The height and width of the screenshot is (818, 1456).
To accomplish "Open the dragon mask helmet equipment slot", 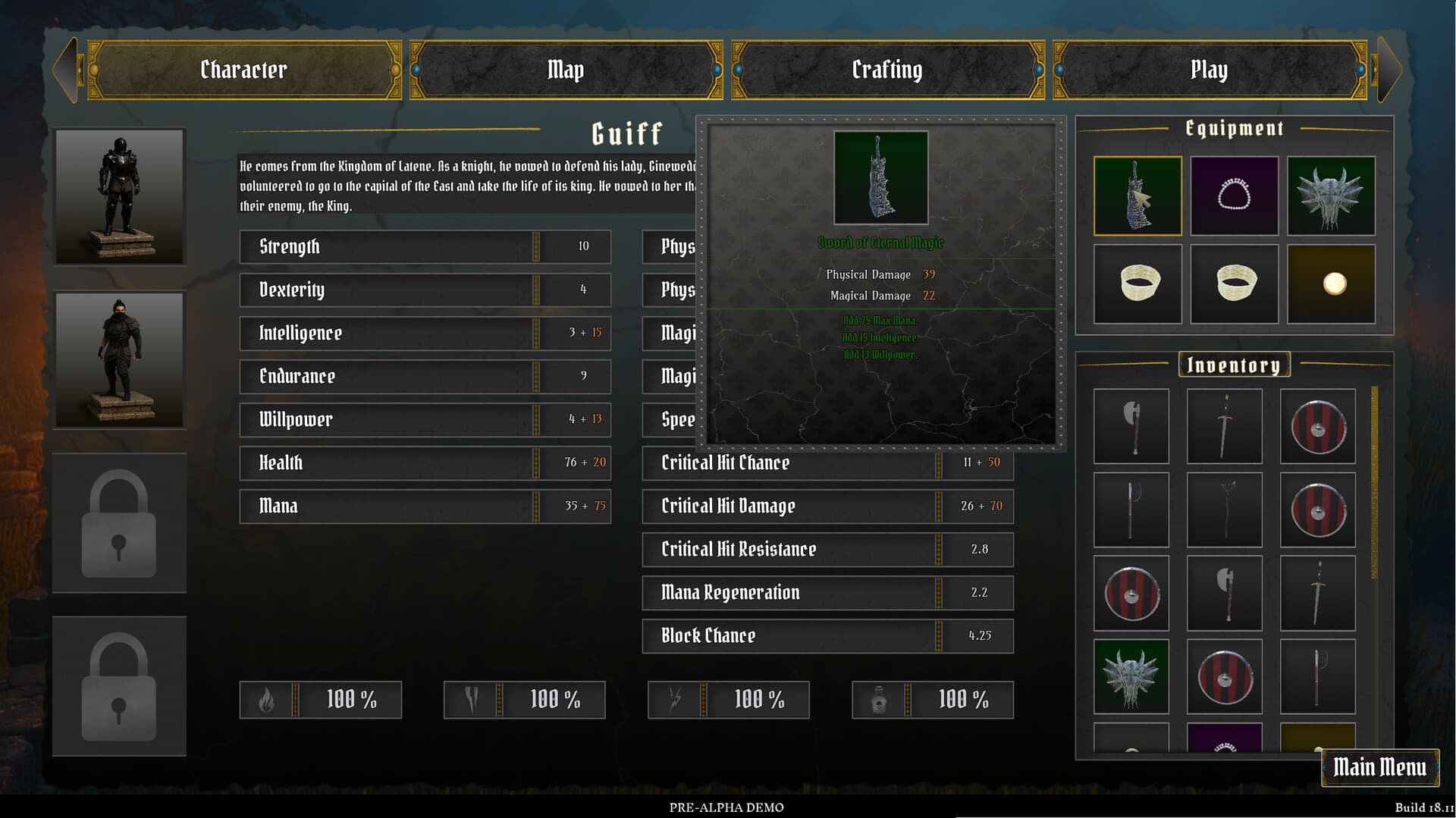I will pos(1331,196).
